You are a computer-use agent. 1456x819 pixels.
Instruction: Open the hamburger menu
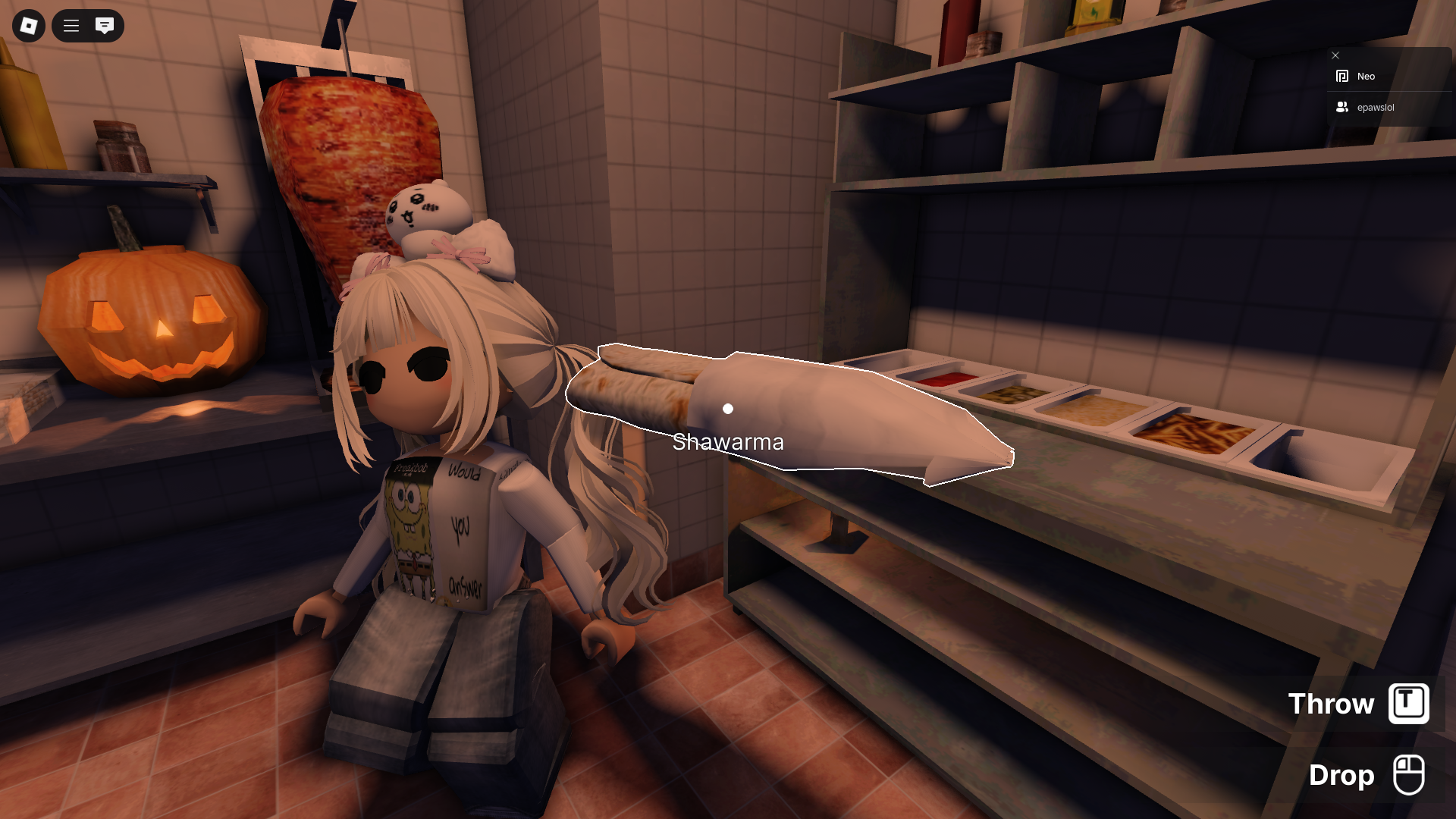coord(71,26)
